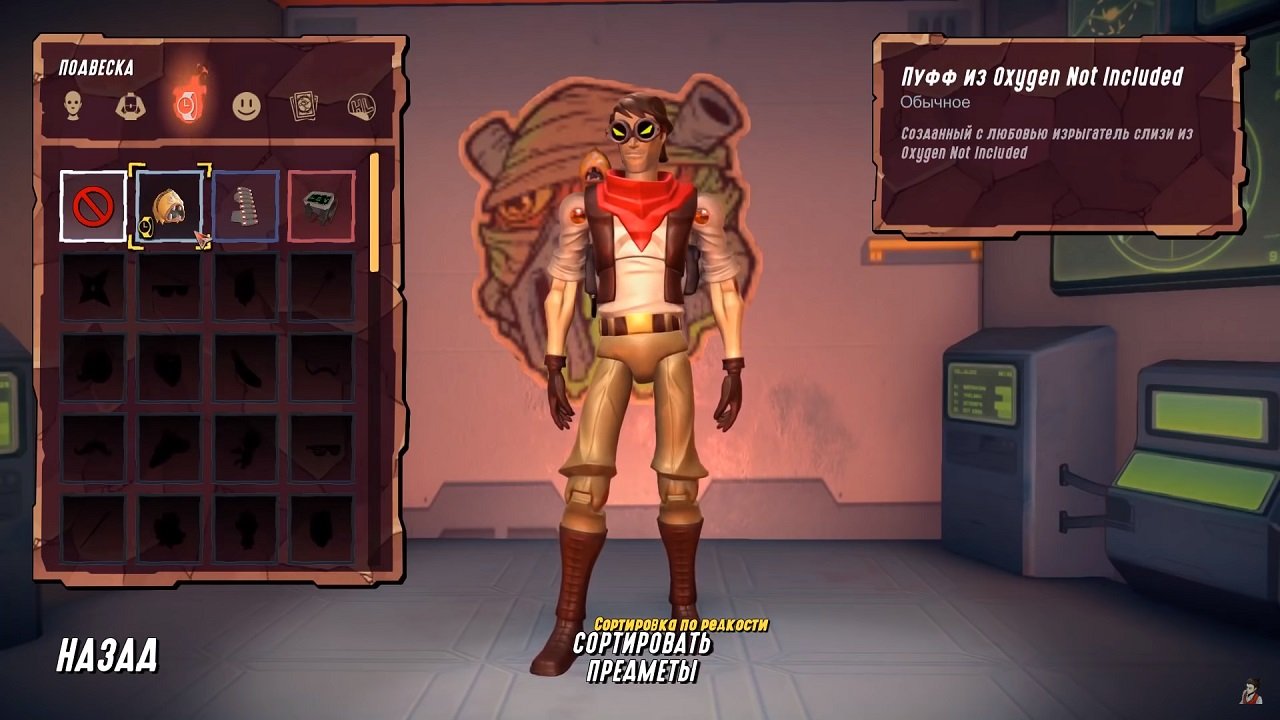The image size is (1280, 720).
Task: Pick the grey device with green screen
Action: 321,206
